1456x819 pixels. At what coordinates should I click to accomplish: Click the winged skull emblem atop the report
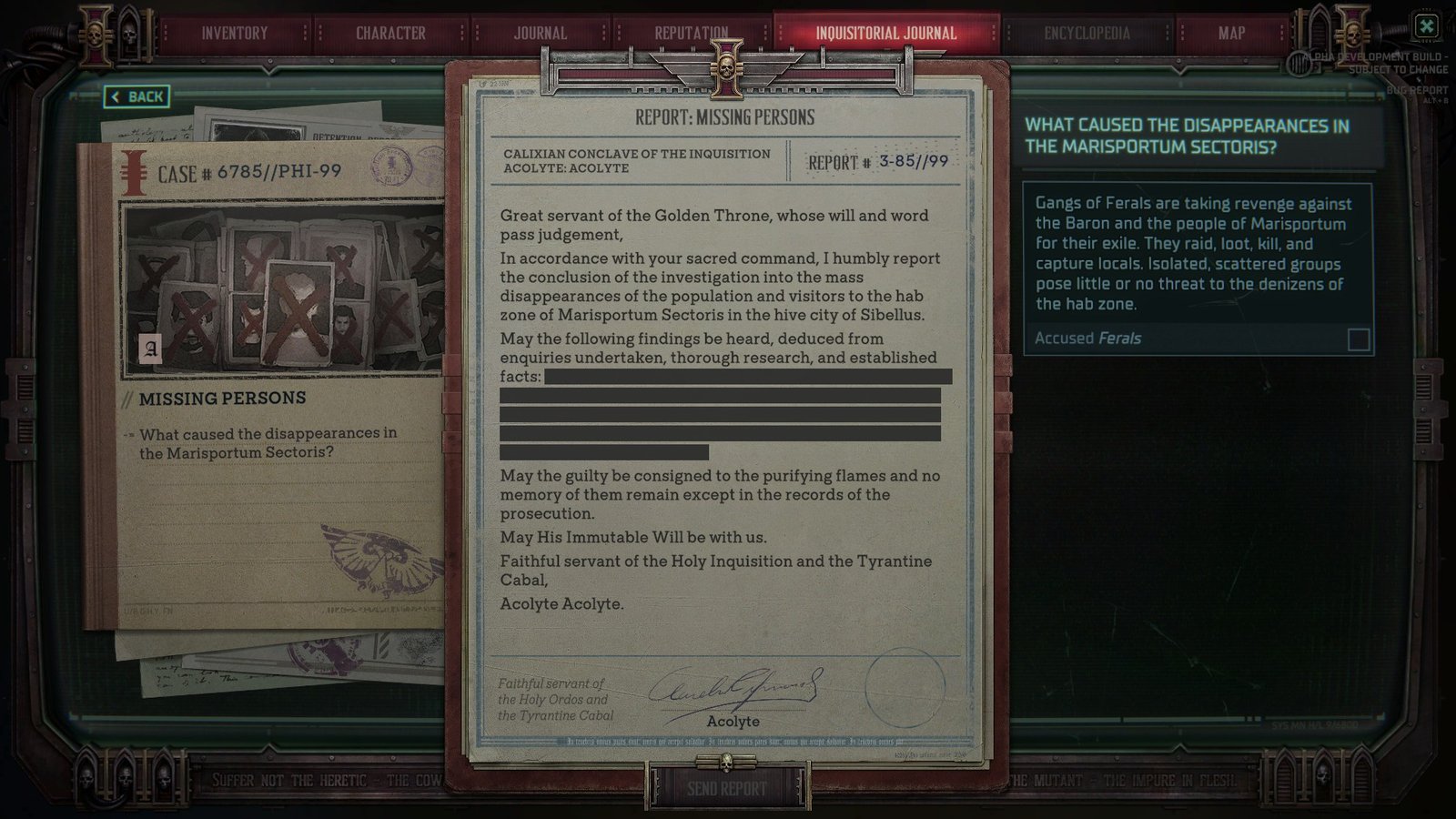(728, 68)
